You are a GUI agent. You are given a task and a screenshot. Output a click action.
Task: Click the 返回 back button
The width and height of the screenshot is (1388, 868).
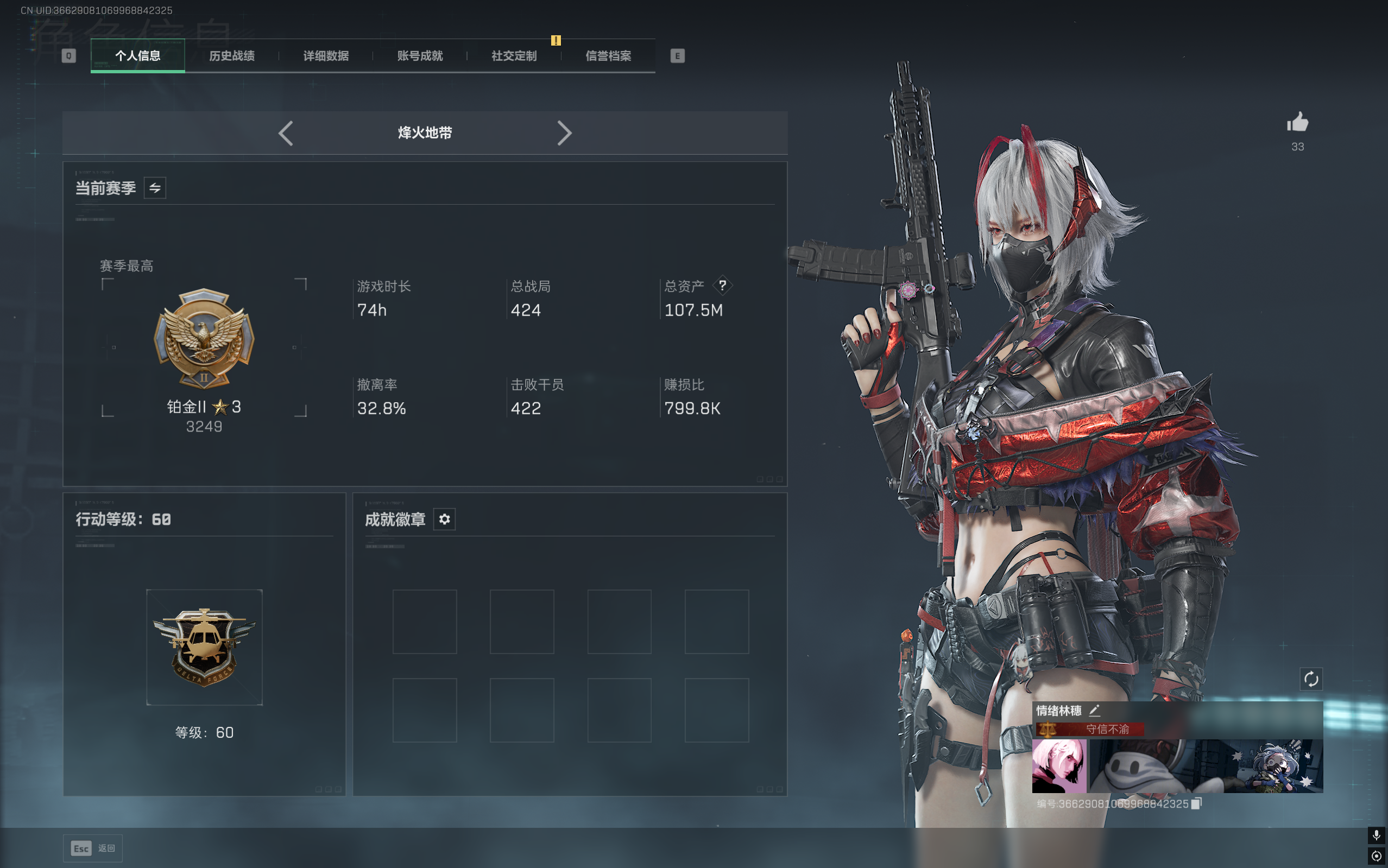tap(93, 848)
